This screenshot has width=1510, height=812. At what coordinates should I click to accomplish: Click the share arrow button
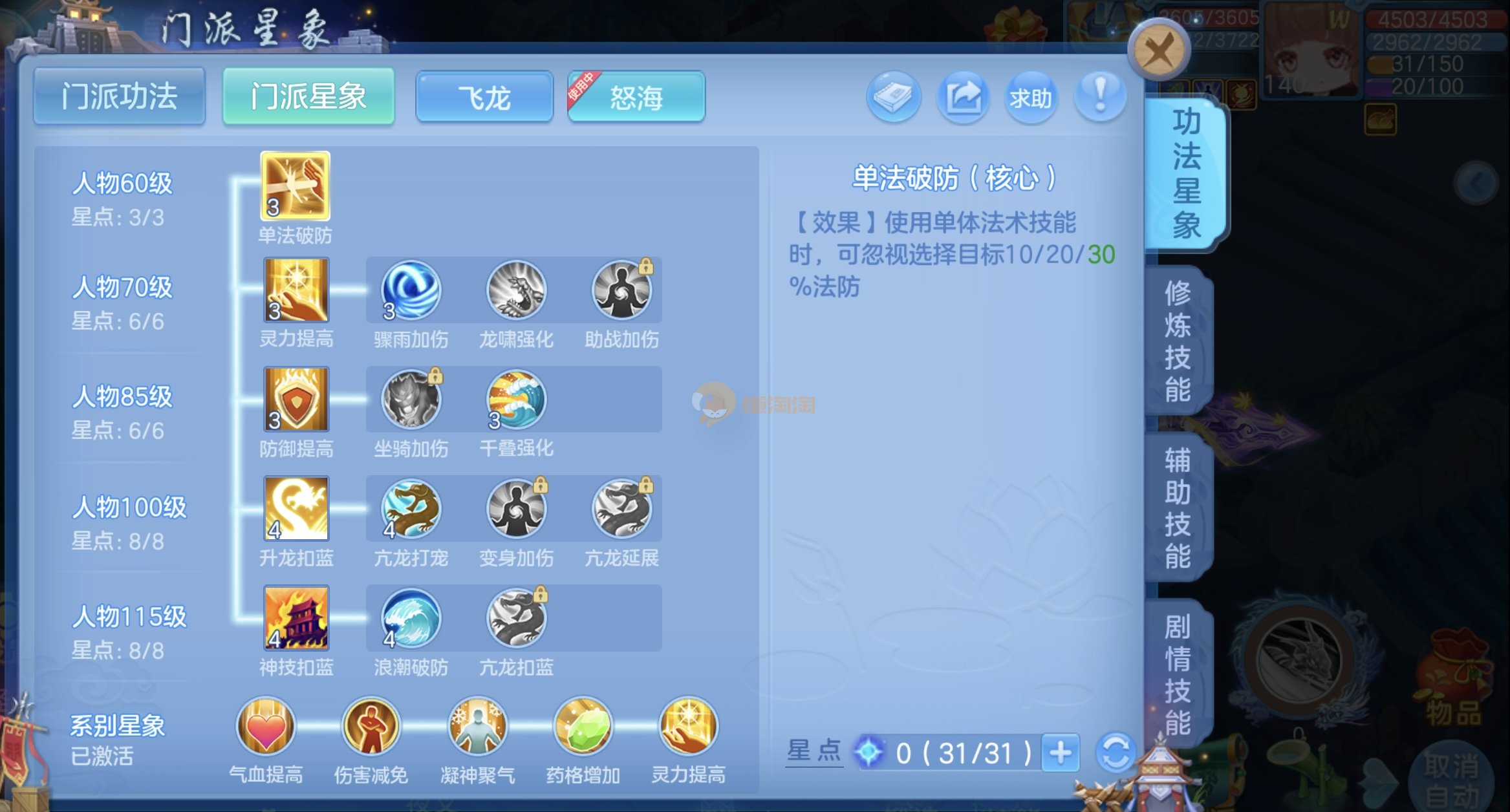click(963, 98)
